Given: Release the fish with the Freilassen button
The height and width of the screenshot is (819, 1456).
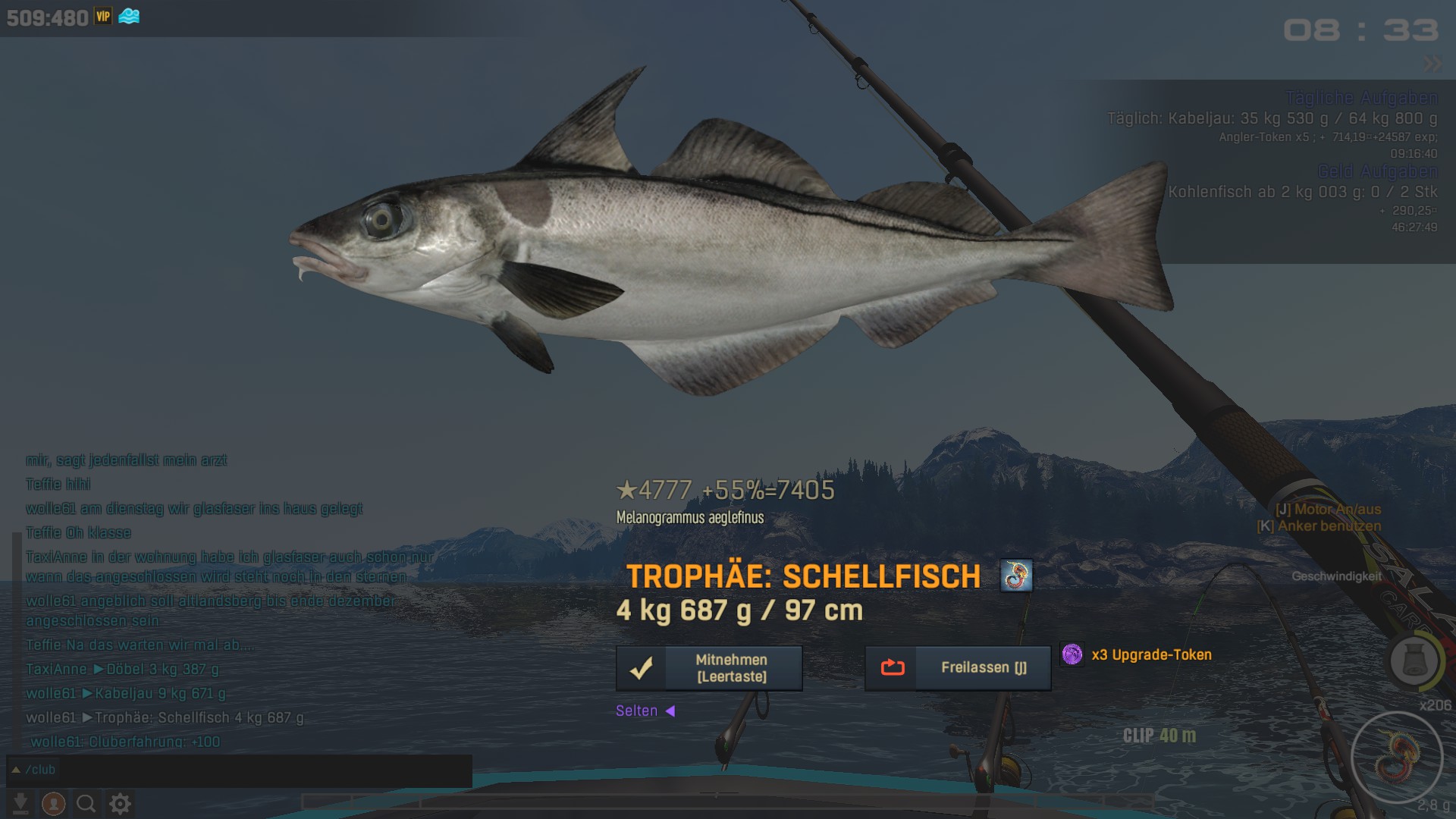Looking at the screenshot, I should (958, 668).
